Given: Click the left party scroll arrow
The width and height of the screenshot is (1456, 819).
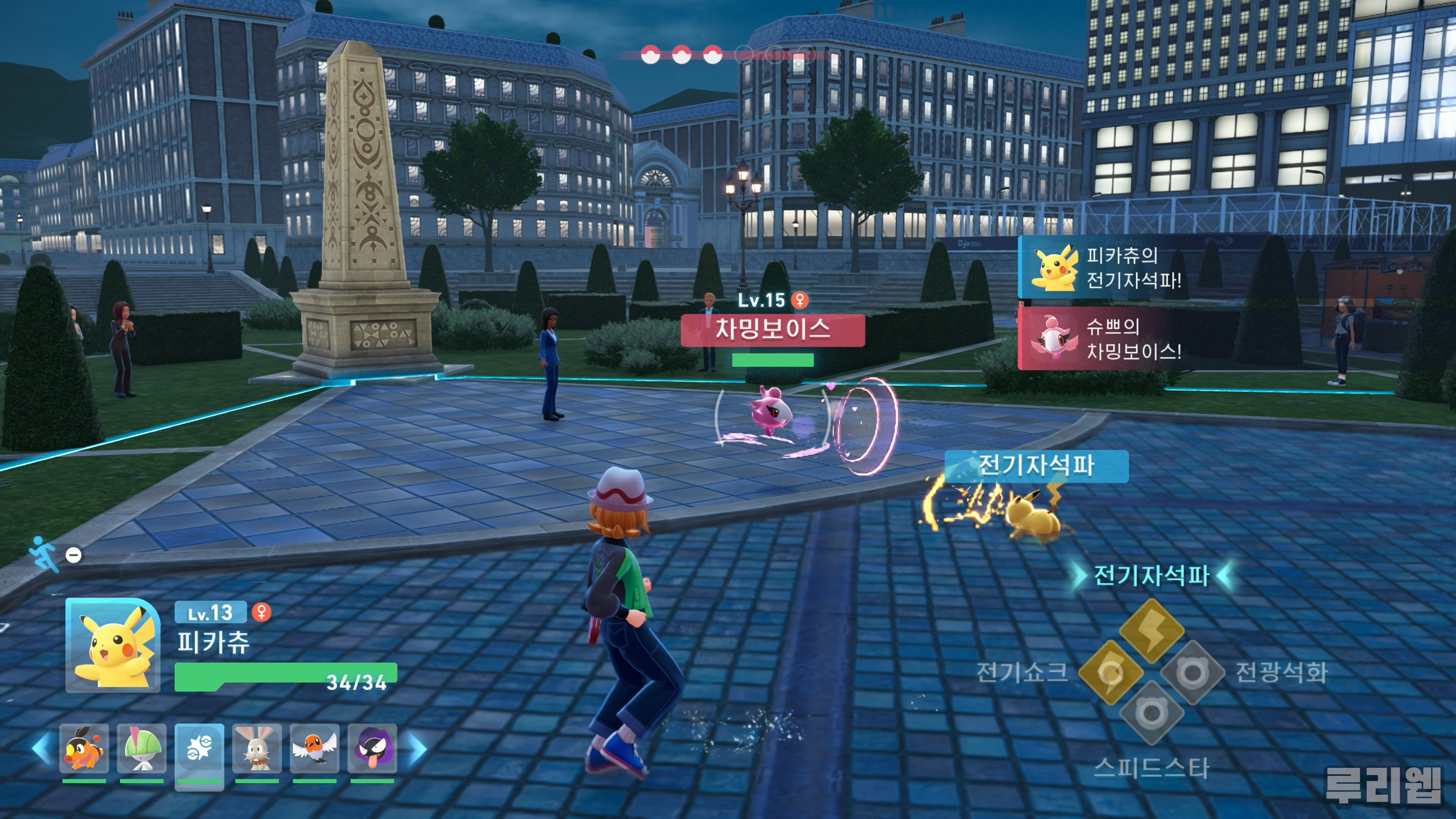Looking at the screenshot, I should click(42, 748).
